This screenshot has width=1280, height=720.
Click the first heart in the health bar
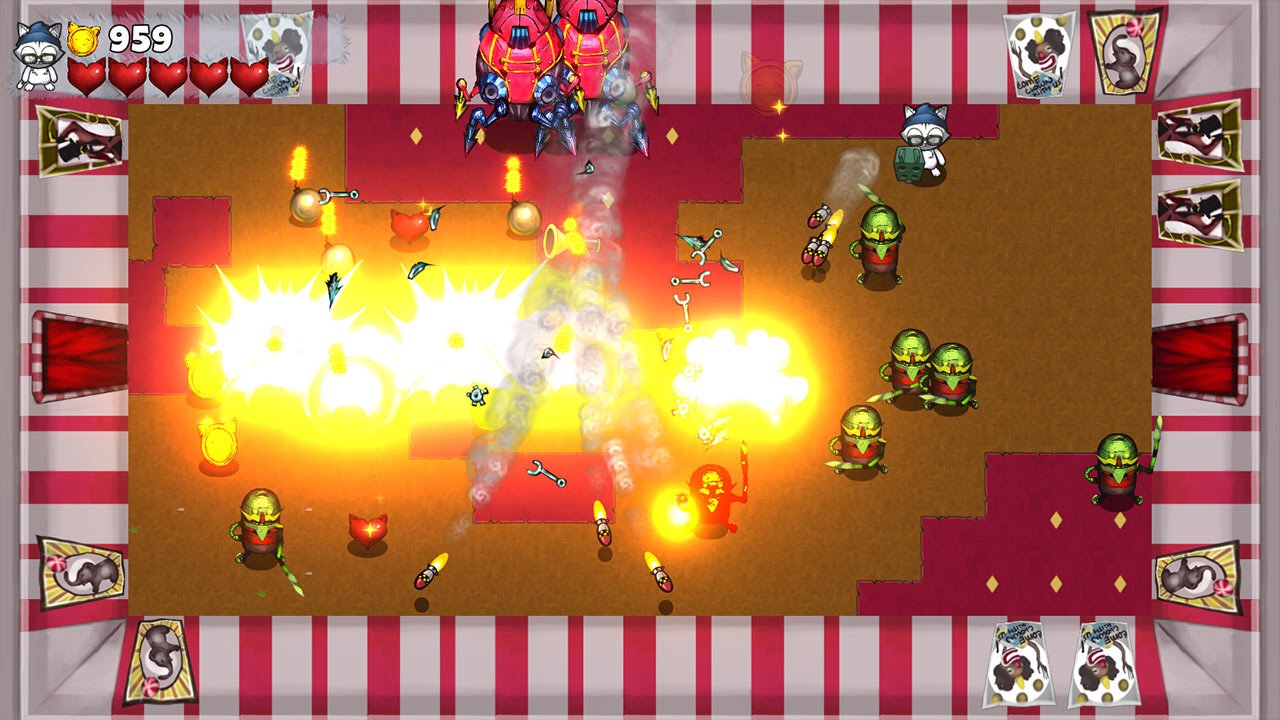click(x=88, y=78)
